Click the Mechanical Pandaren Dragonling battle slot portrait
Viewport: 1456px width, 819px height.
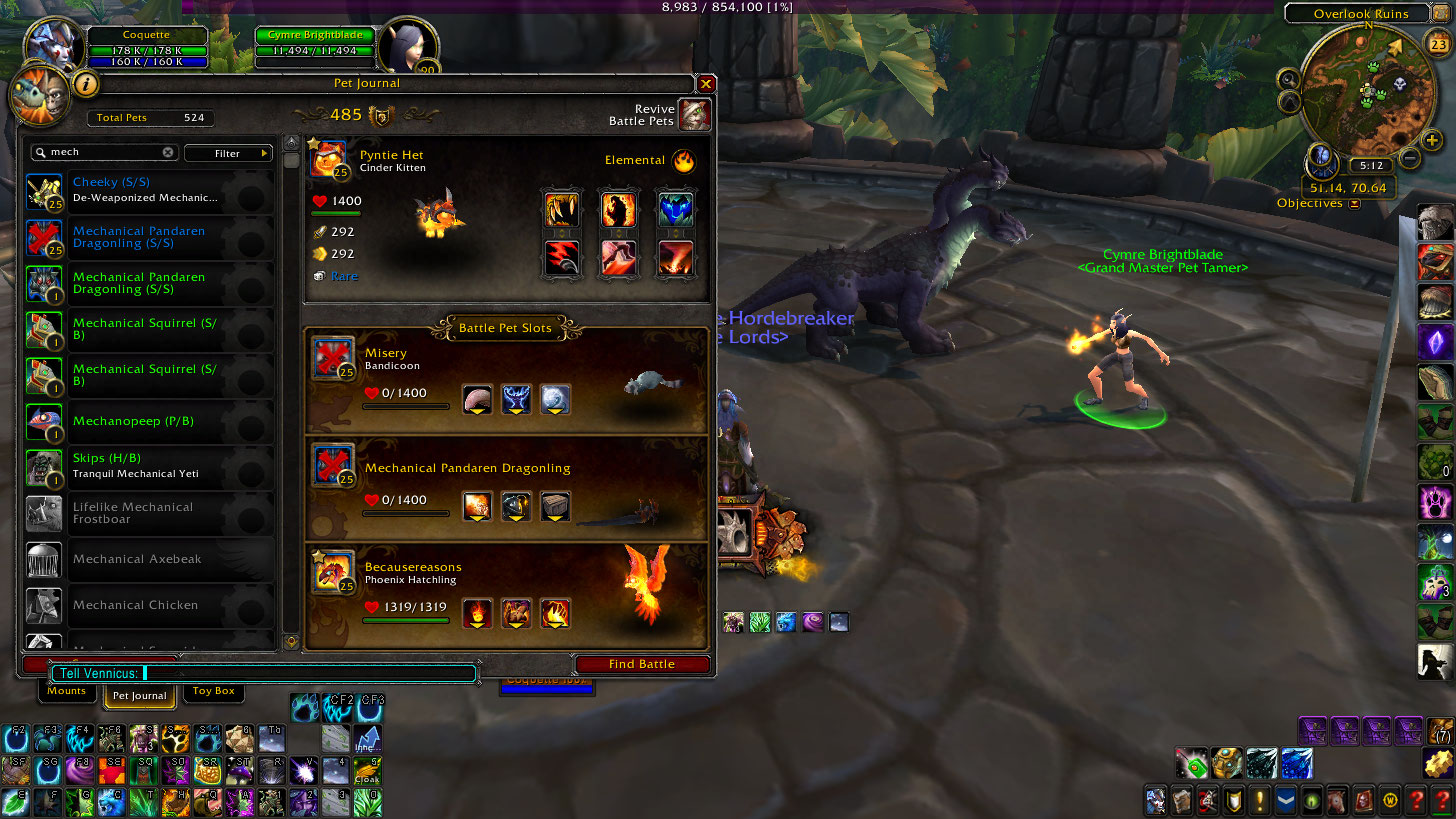[x=333, y=465]
